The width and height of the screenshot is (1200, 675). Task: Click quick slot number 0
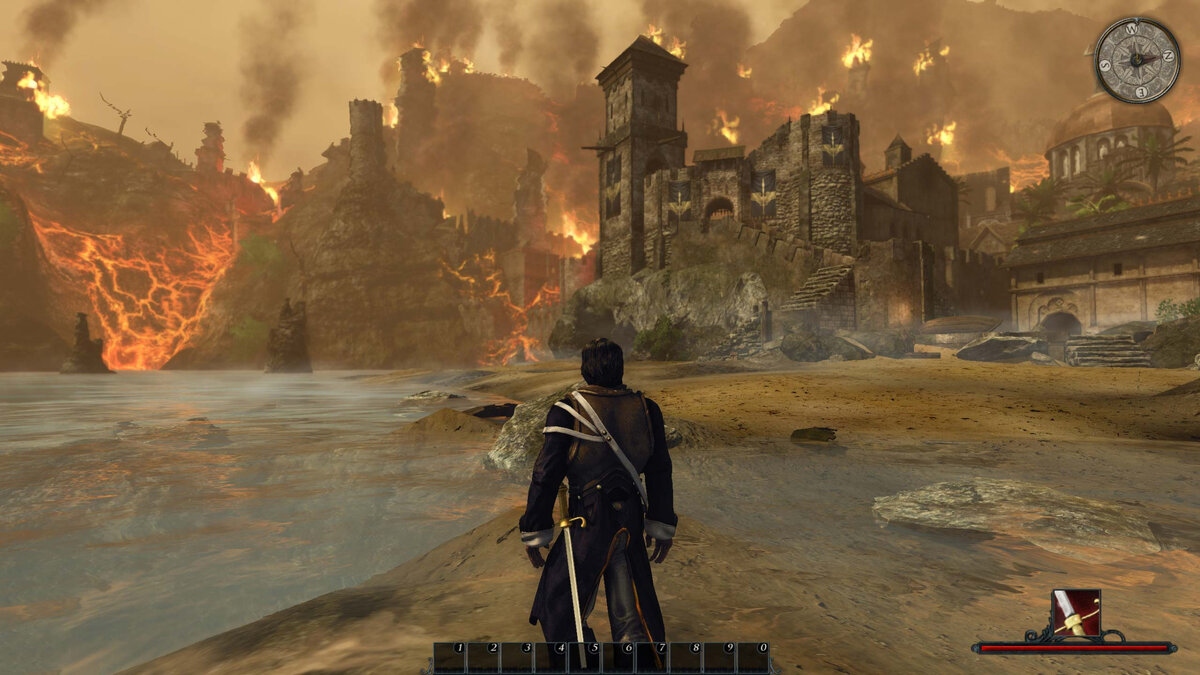[x=753, y=657]
